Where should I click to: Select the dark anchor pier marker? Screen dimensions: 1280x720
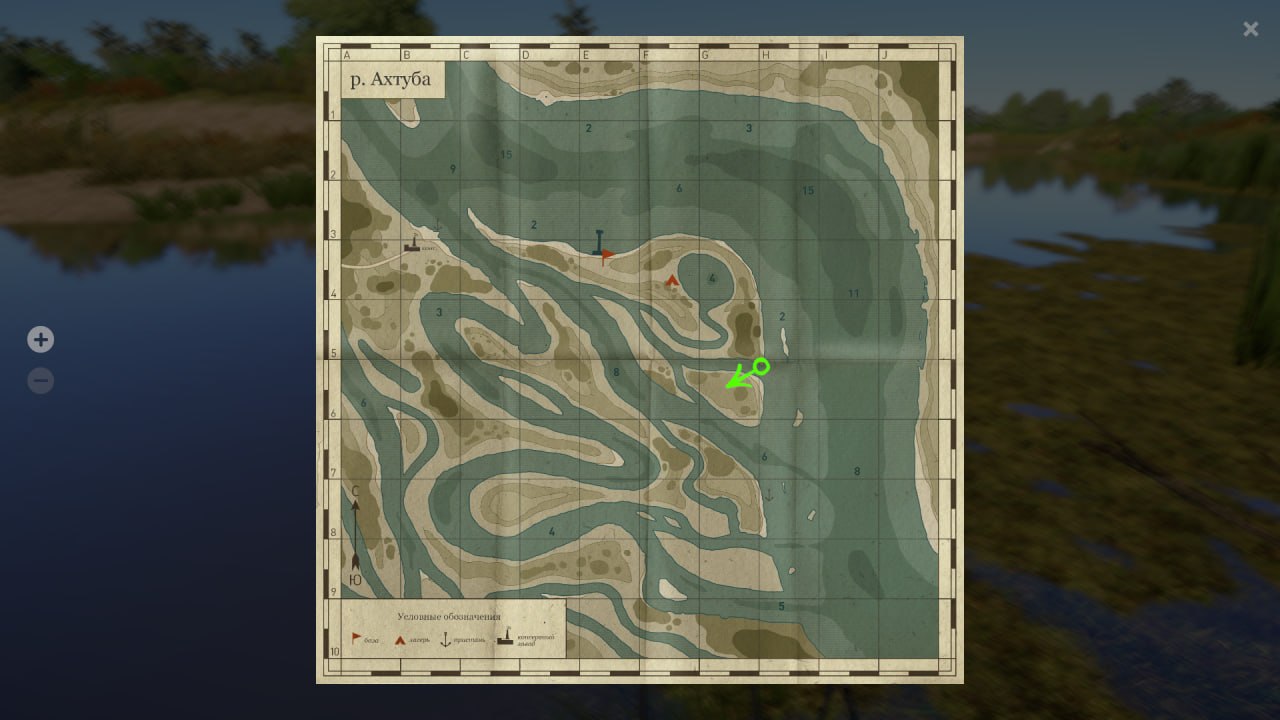click(x=598, y=243)
